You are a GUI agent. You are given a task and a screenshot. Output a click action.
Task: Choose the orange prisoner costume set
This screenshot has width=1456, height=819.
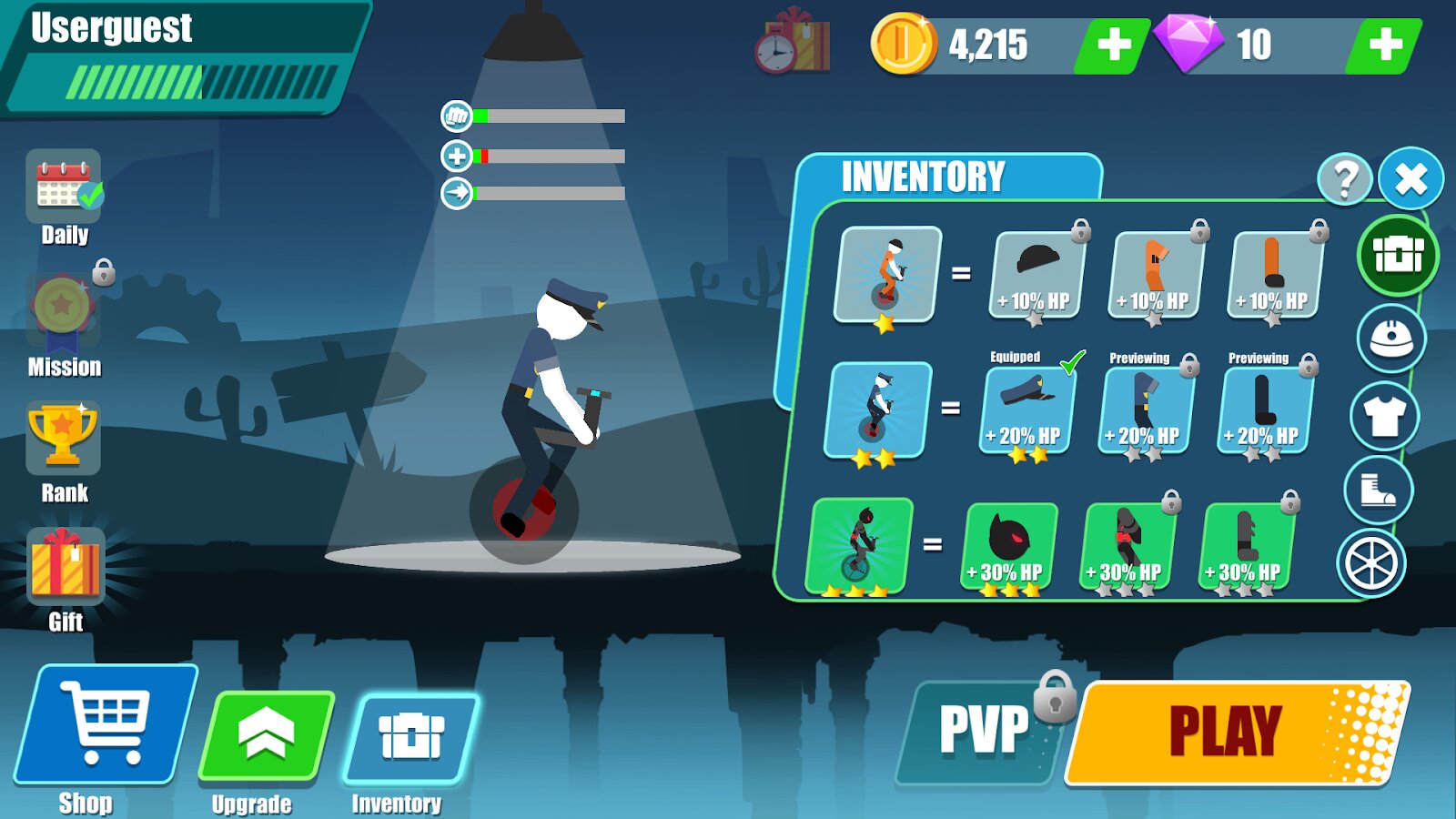[887, 274]
